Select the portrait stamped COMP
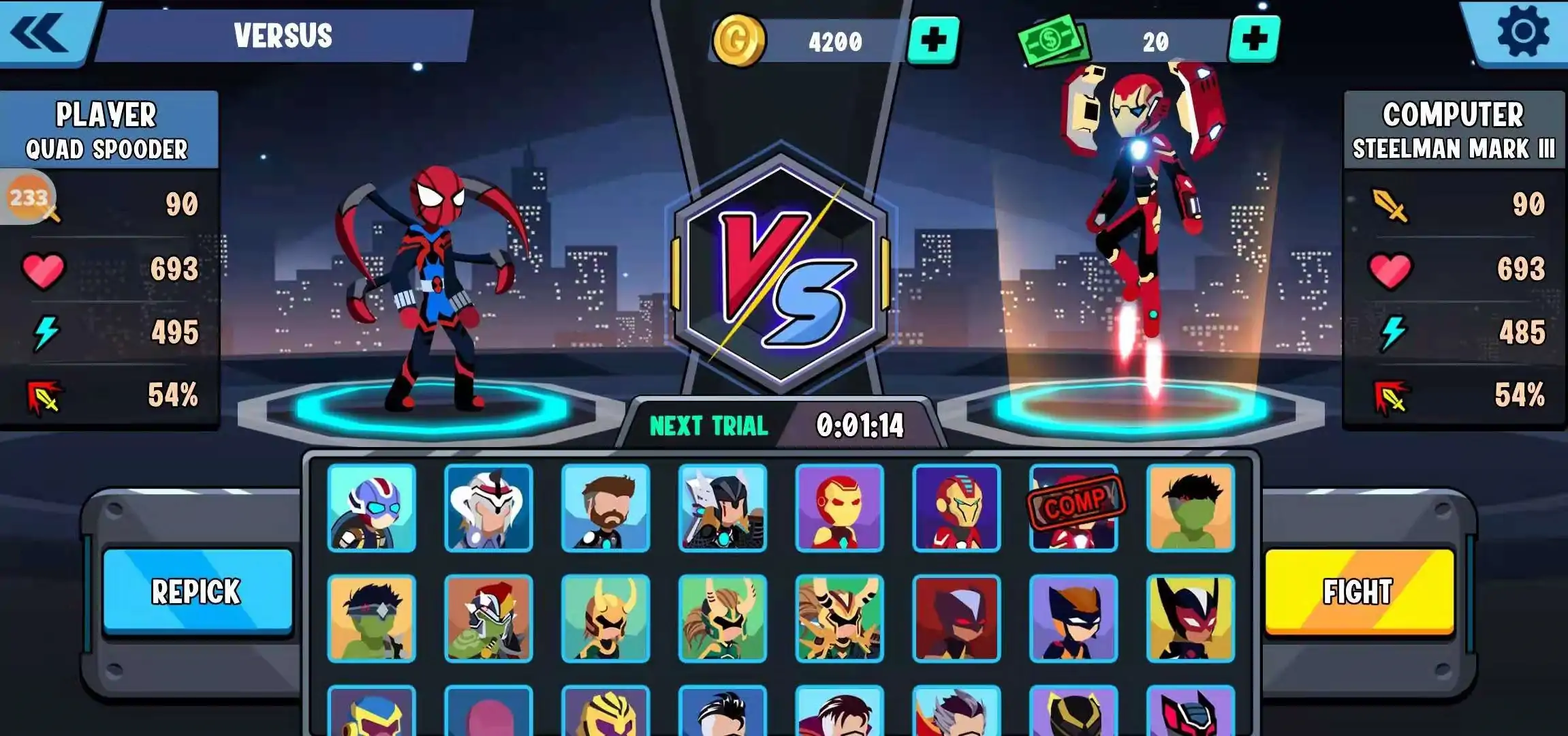Image resolution: width=1568 pixels, height=736 pixels. 1074,508
